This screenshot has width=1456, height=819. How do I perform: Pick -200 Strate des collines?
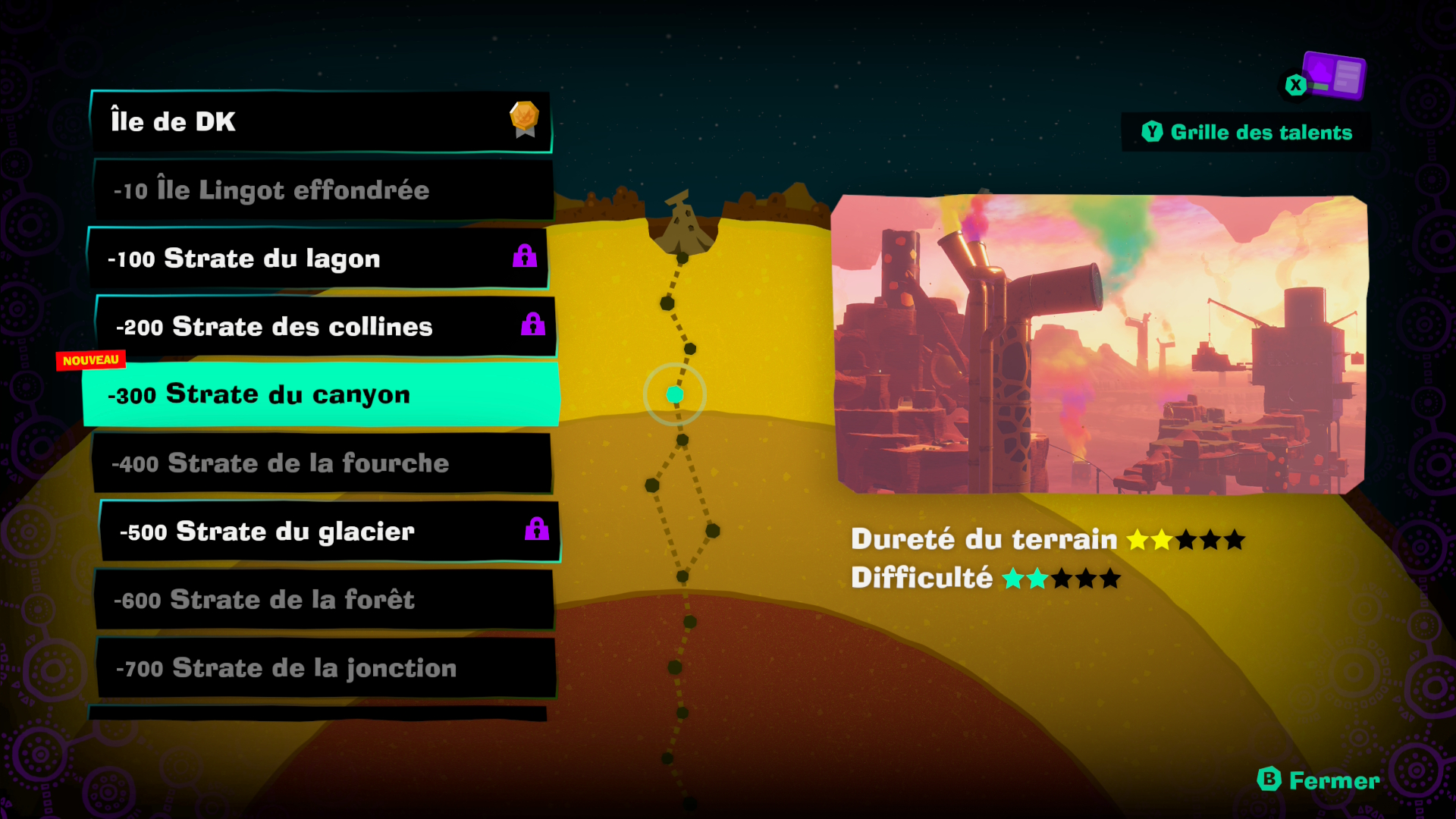click(325, 327)
